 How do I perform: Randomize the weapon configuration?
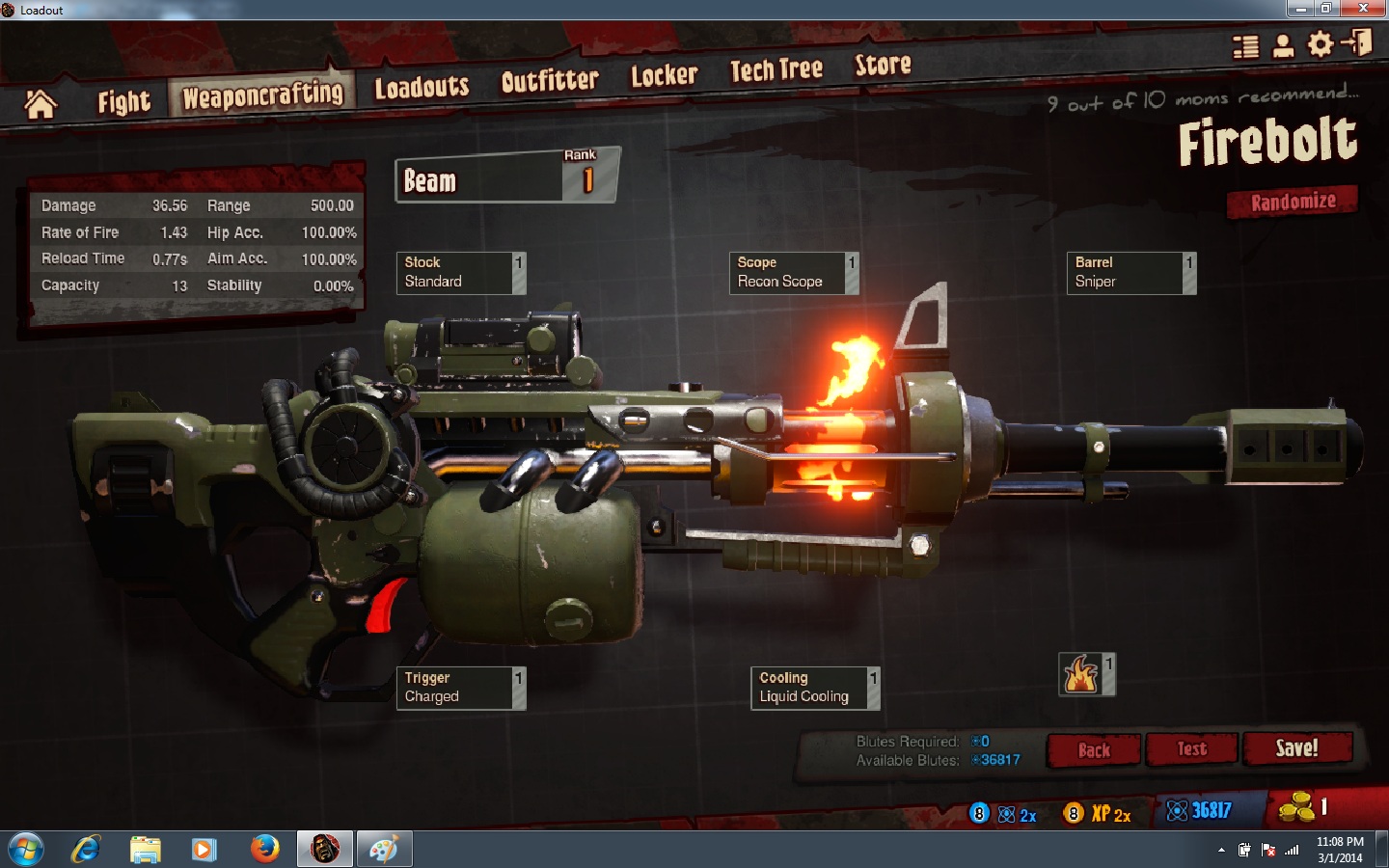coord(1293,202)
